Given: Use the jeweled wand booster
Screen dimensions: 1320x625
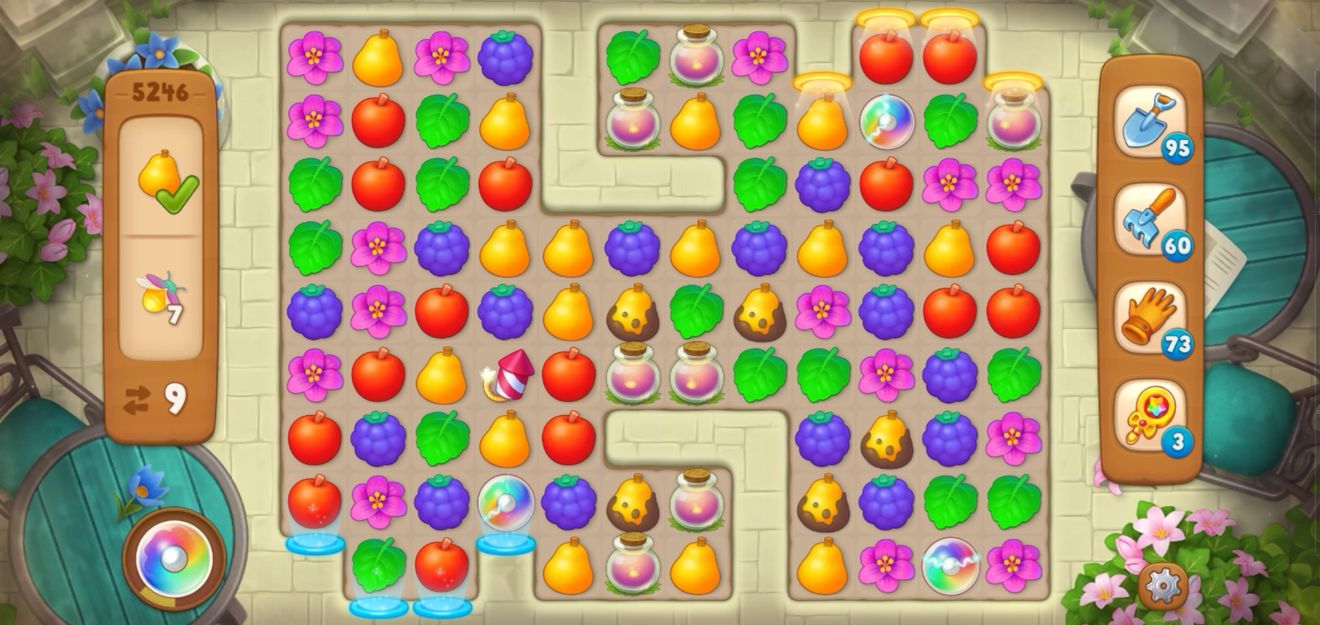Looking at the screenshot, I should point(1150,415).
